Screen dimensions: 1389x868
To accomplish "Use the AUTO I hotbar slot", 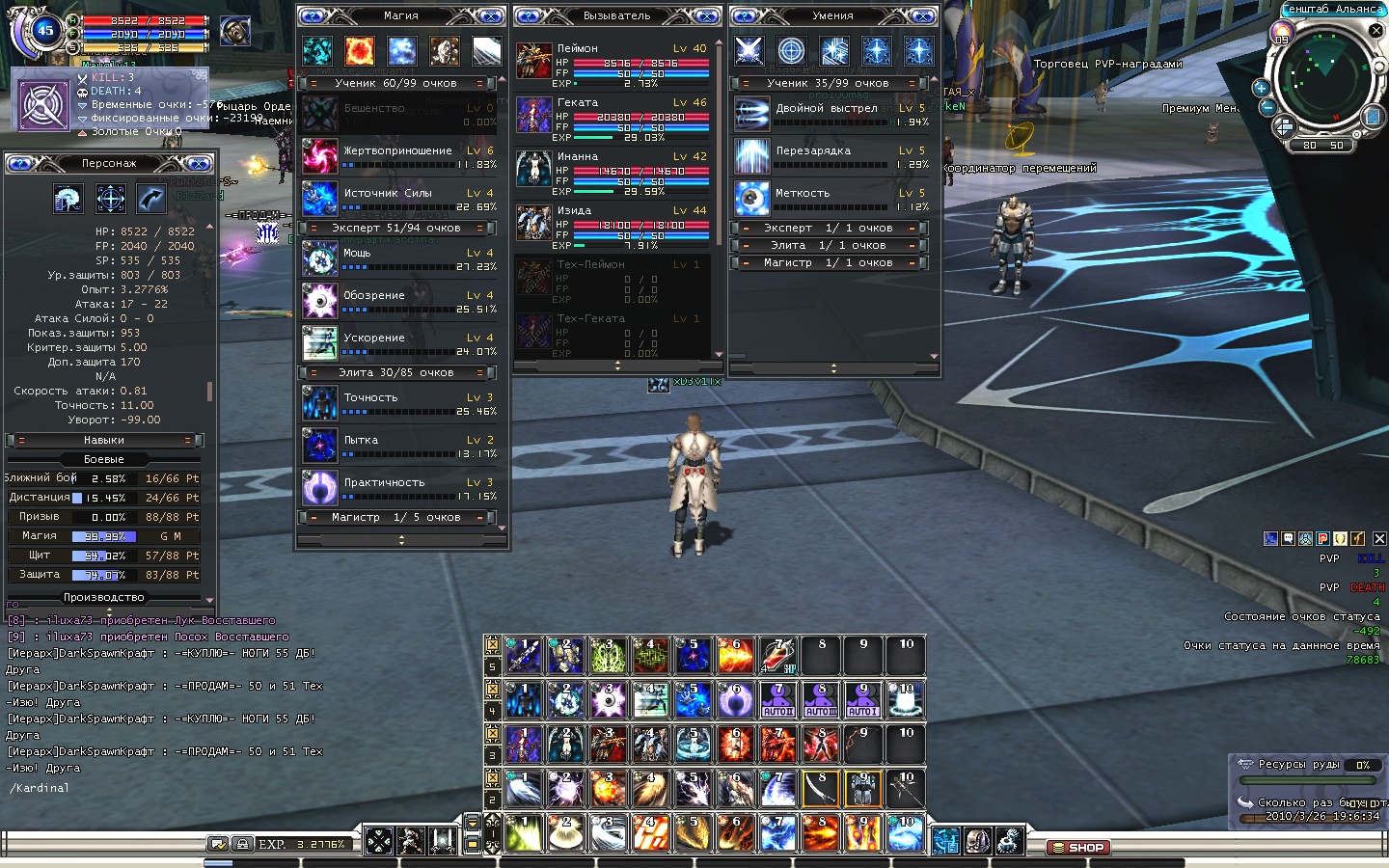I will pyautogui.click(x=862, y=700).
